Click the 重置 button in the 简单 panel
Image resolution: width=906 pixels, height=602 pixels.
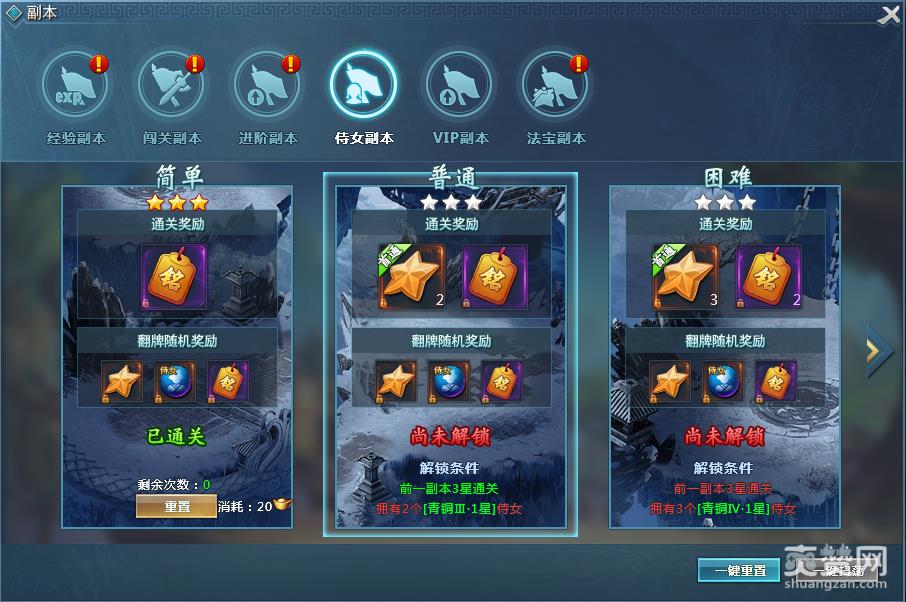[177, 507]
